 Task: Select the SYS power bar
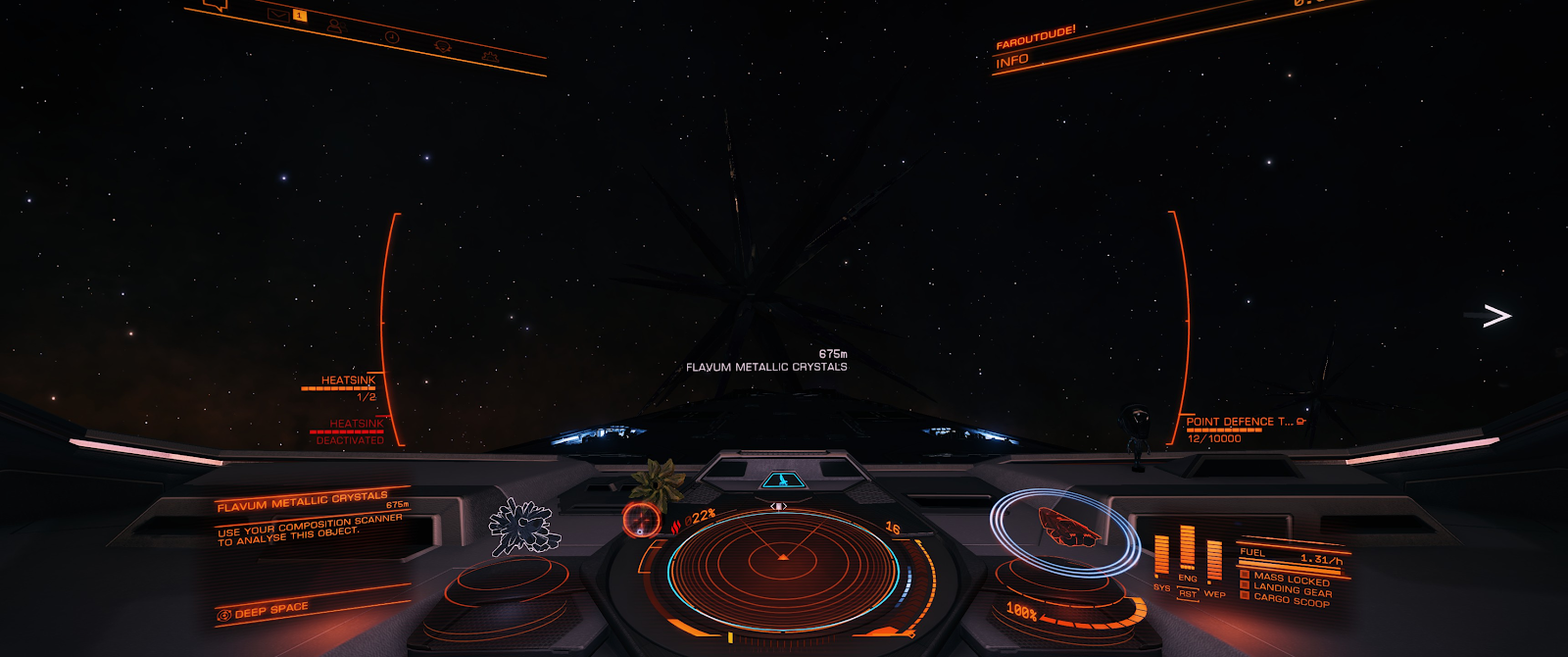[x=1161, y=556]
